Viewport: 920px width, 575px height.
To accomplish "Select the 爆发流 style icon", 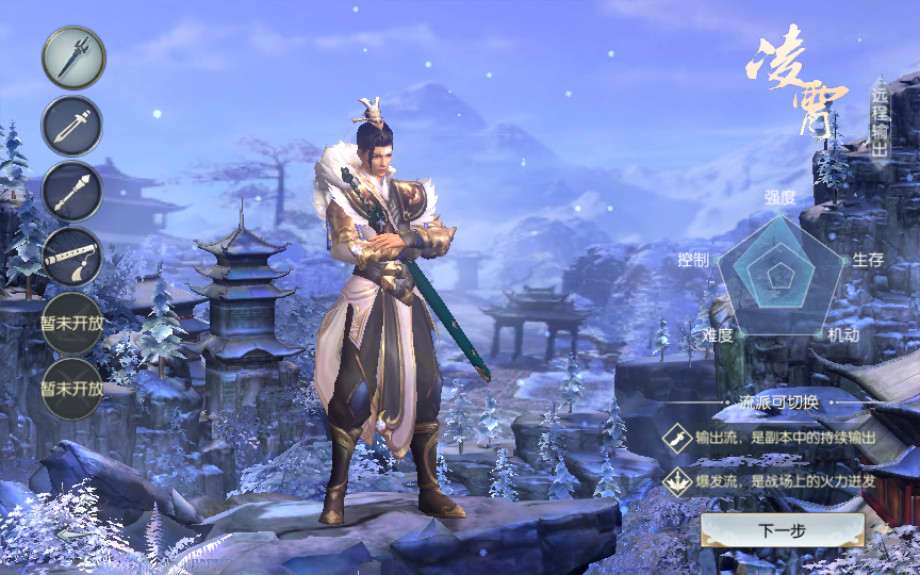I will 677,482.
